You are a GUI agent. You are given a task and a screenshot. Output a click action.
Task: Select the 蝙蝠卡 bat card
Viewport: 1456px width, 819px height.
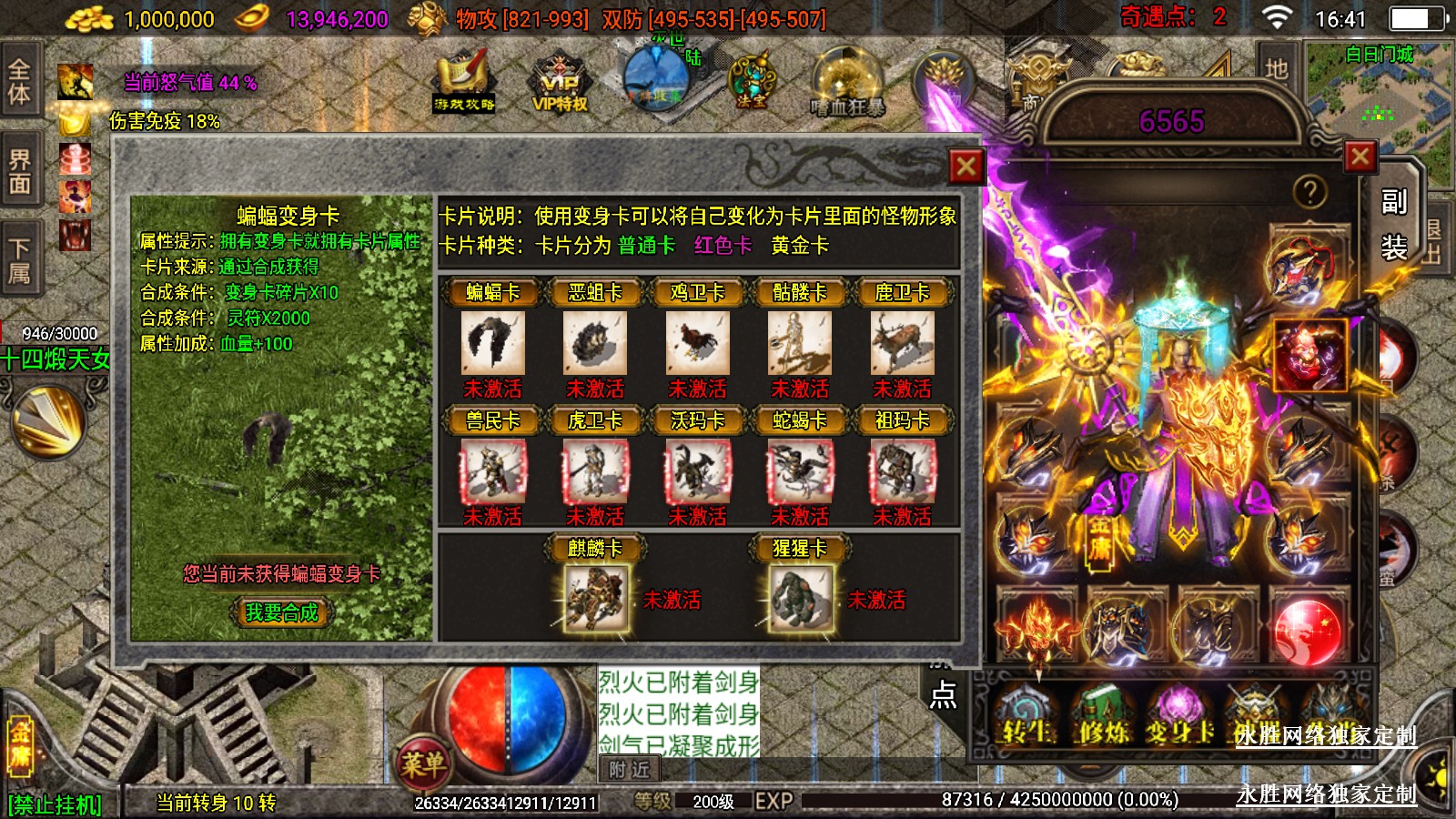click(492, 343)
